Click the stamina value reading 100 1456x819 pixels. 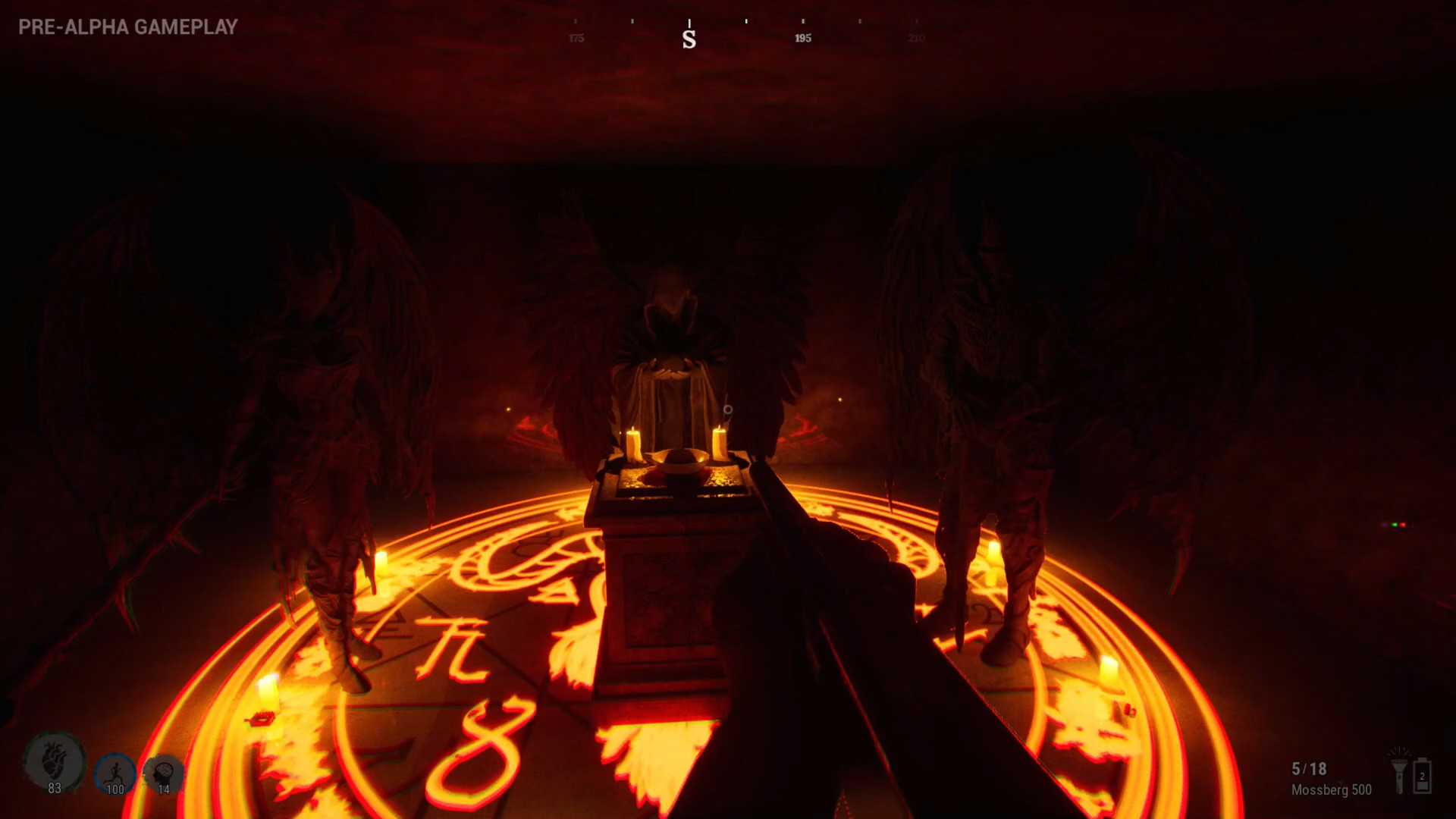pyautogui.click(x=115, y=789)
